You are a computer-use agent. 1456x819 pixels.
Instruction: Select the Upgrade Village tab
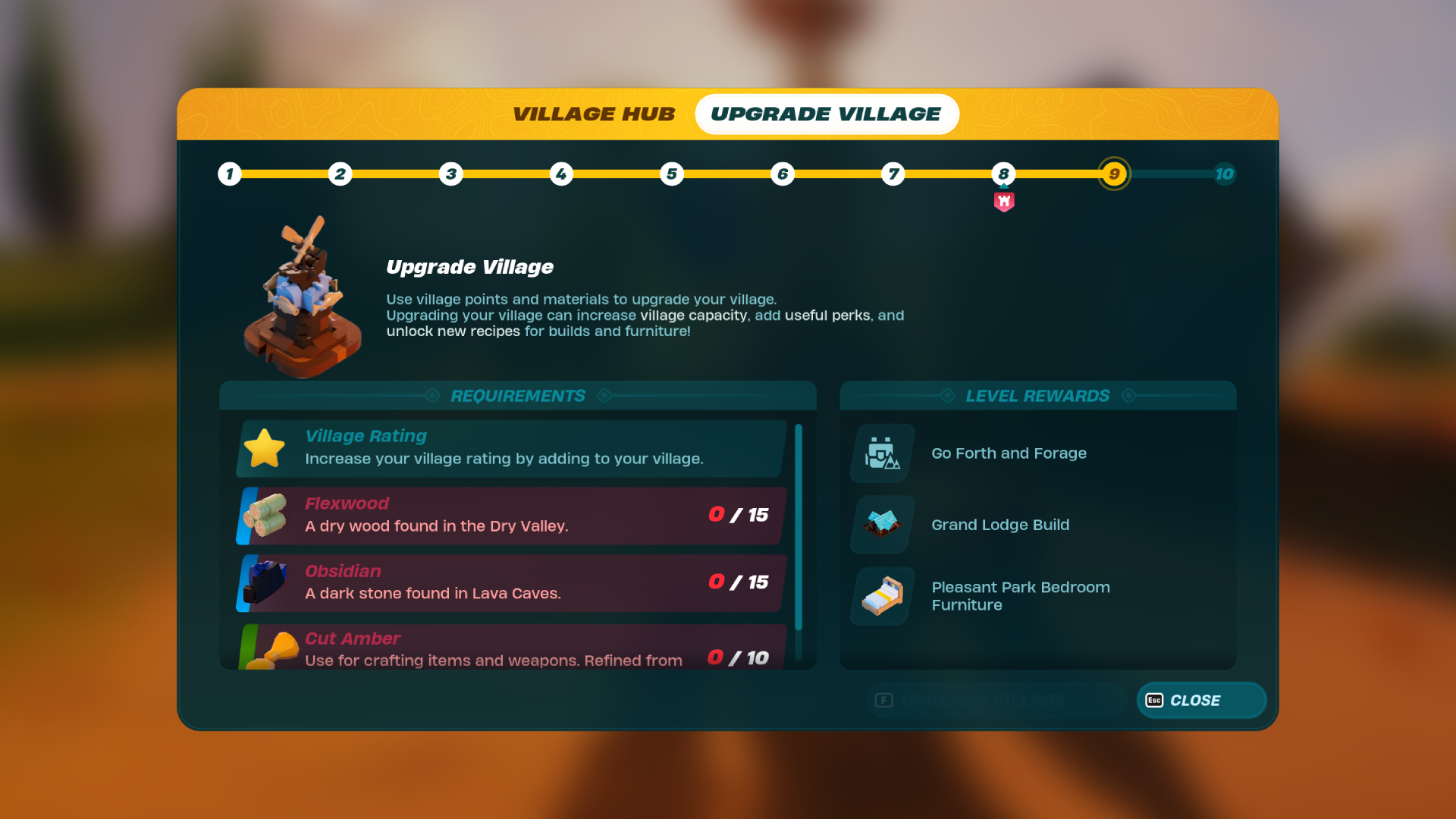(826, 114)
